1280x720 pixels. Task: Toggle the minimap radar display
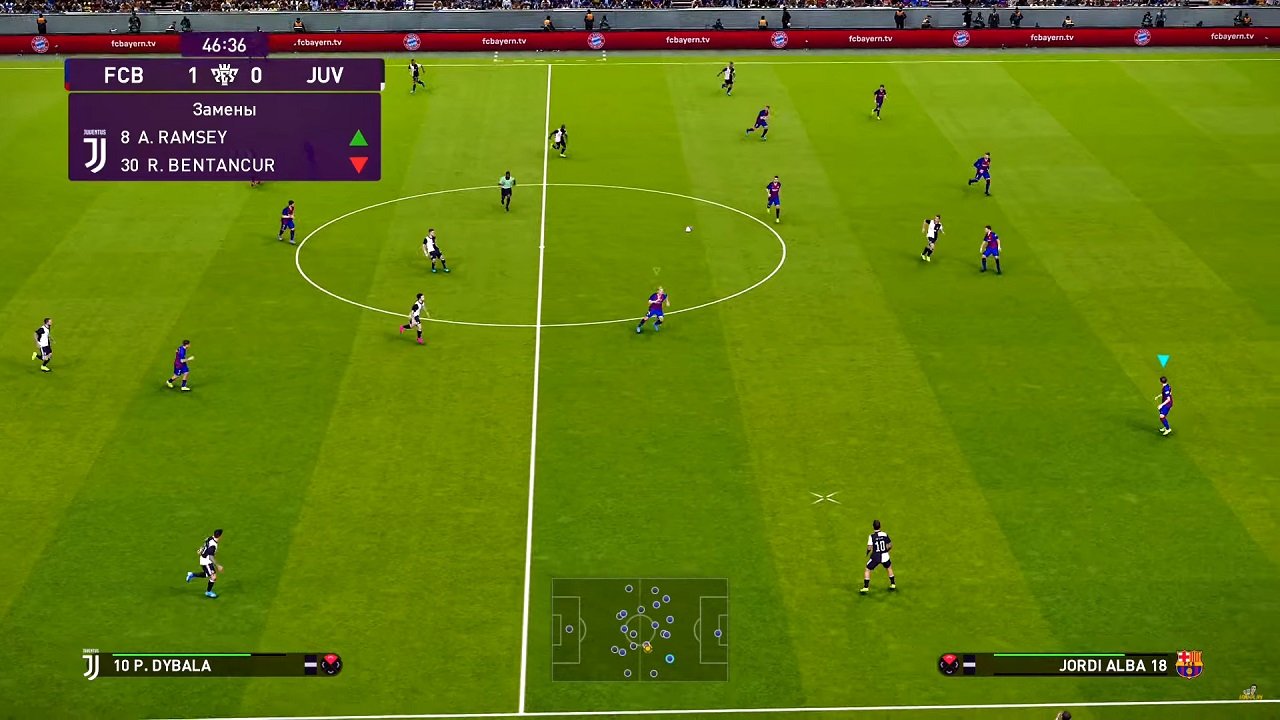click(640, 630)
